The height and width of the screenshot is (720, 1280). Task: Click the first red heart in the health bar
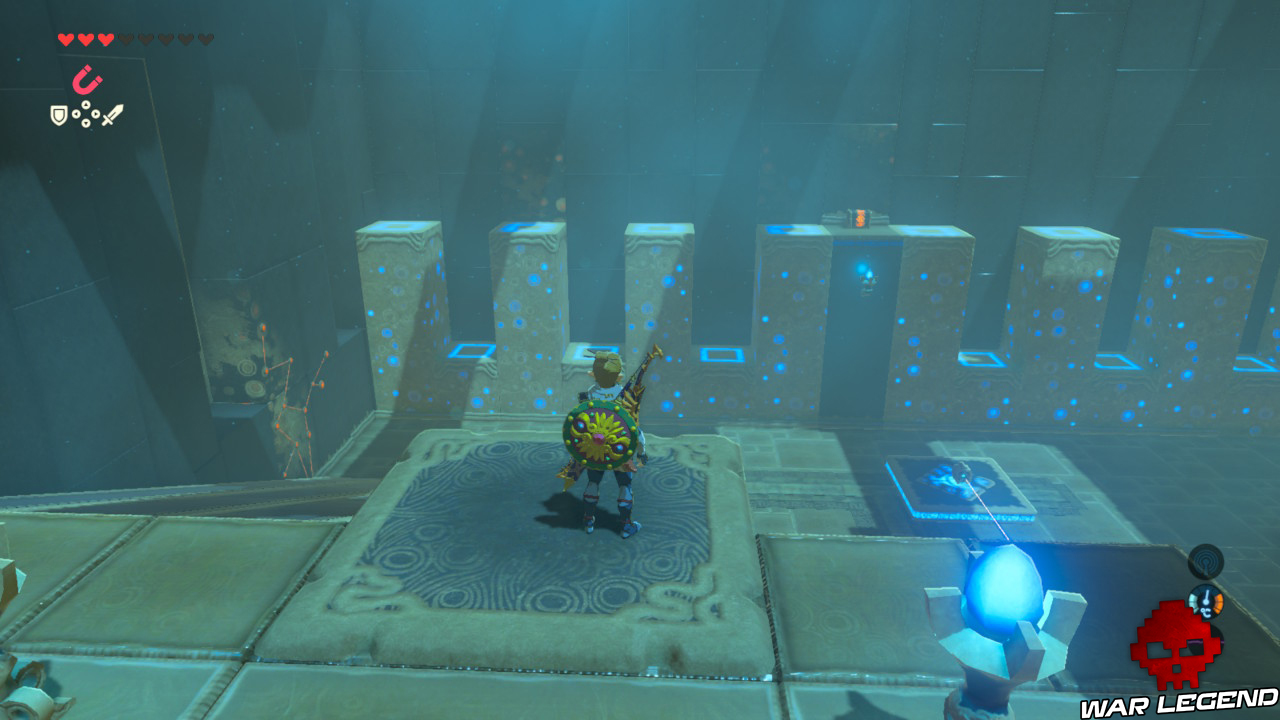click(x=65, y=38)
